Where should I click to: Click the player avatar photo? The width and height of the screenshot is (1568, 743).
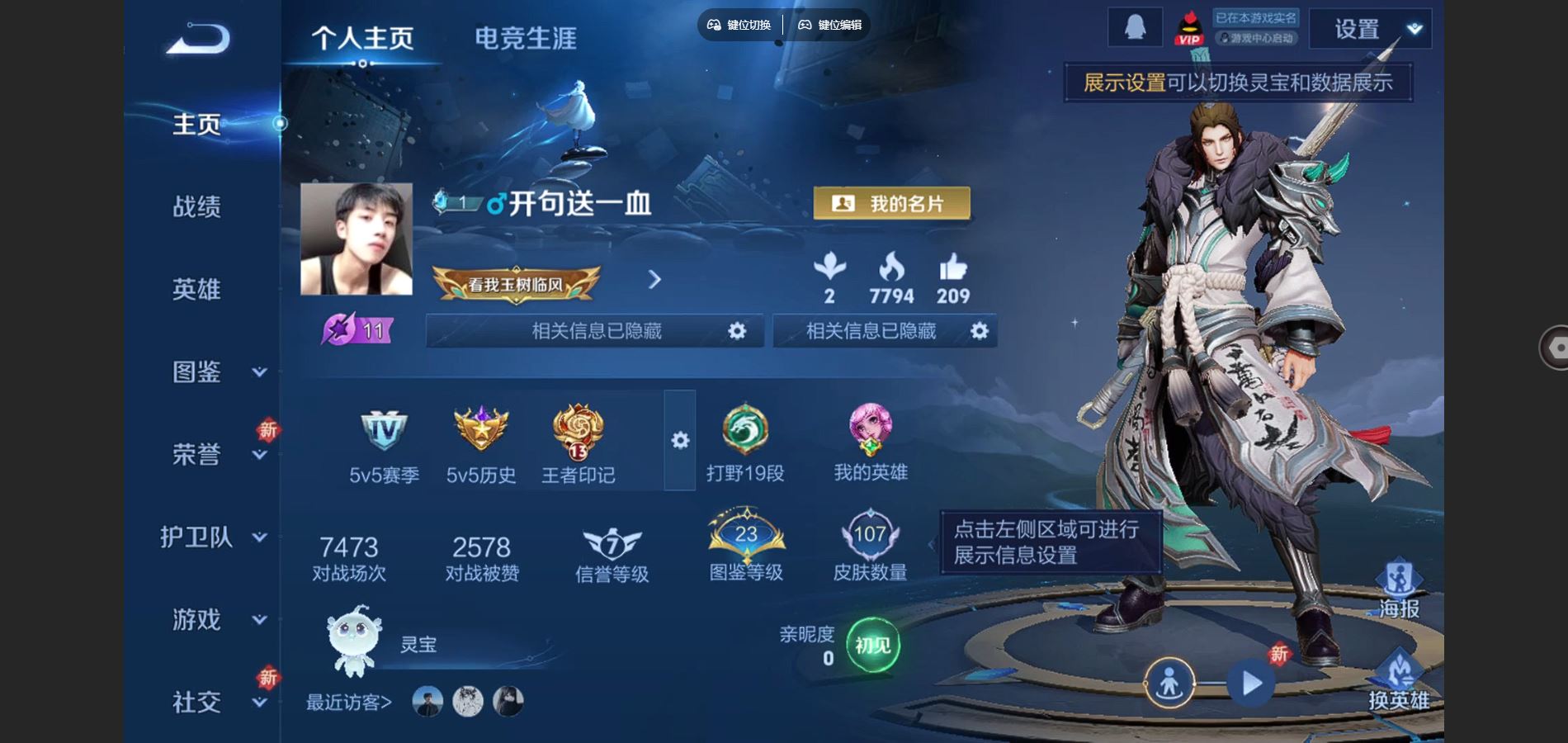(357, 239)
